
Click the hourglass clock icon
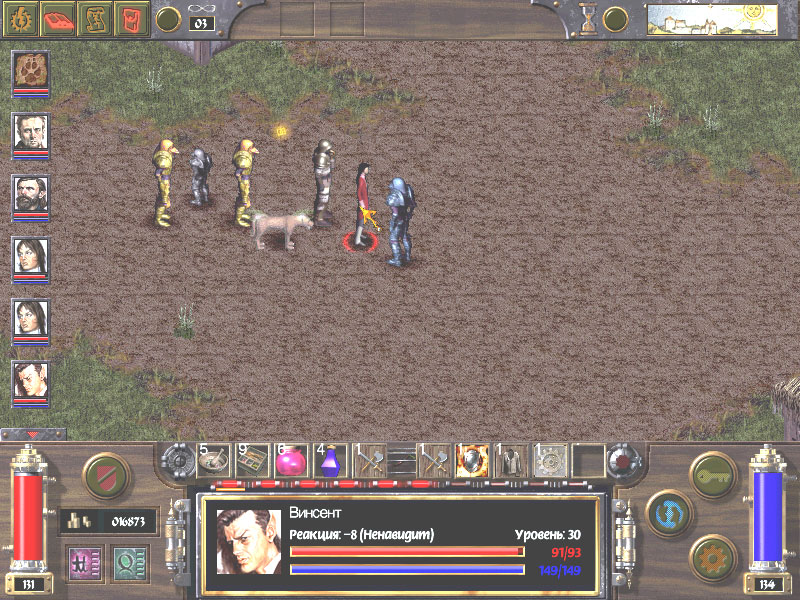coord(588,18)
